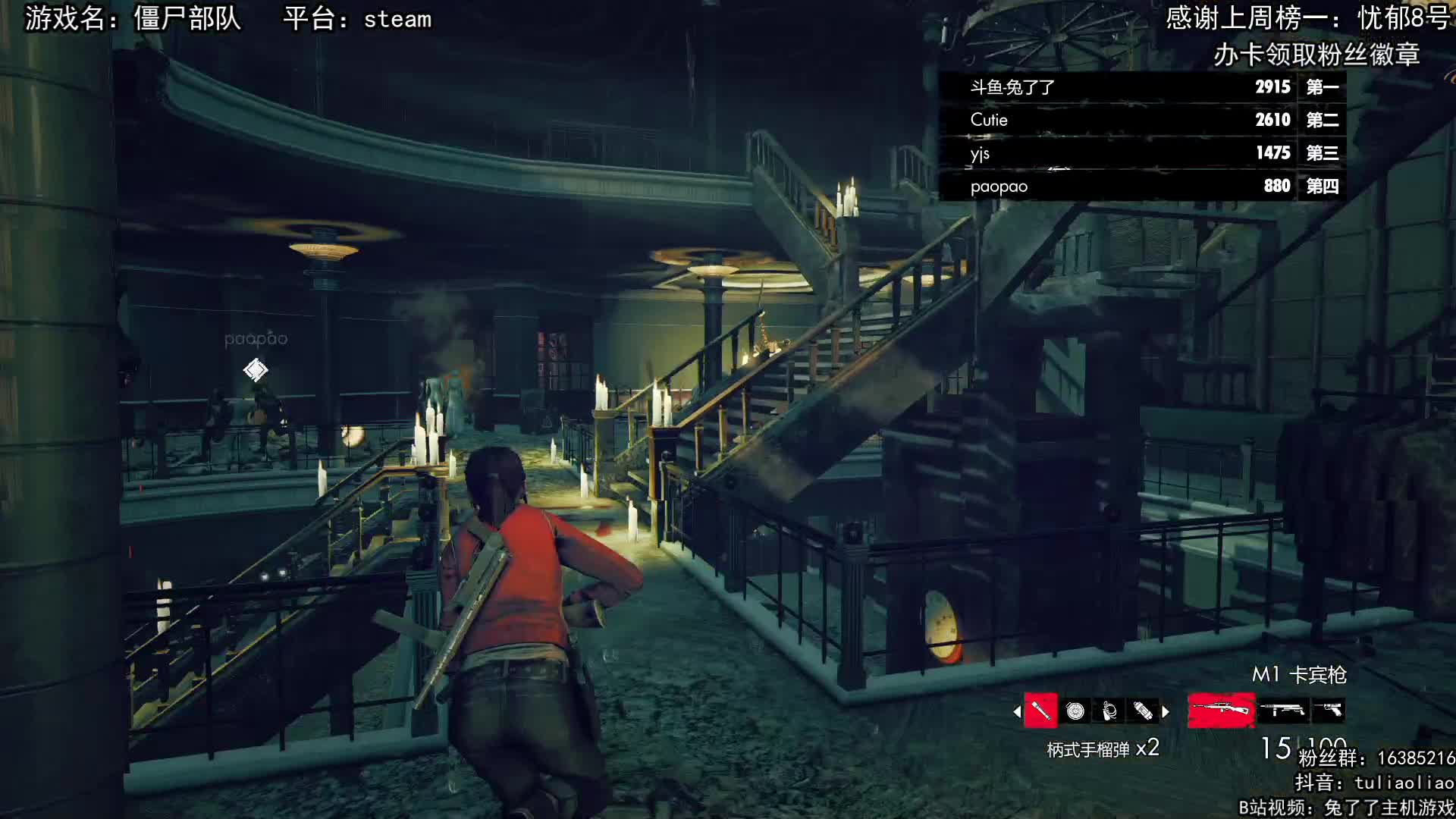Select the stick grenade item slot
Screen dimensions: 1456x819
[1040, 711]
